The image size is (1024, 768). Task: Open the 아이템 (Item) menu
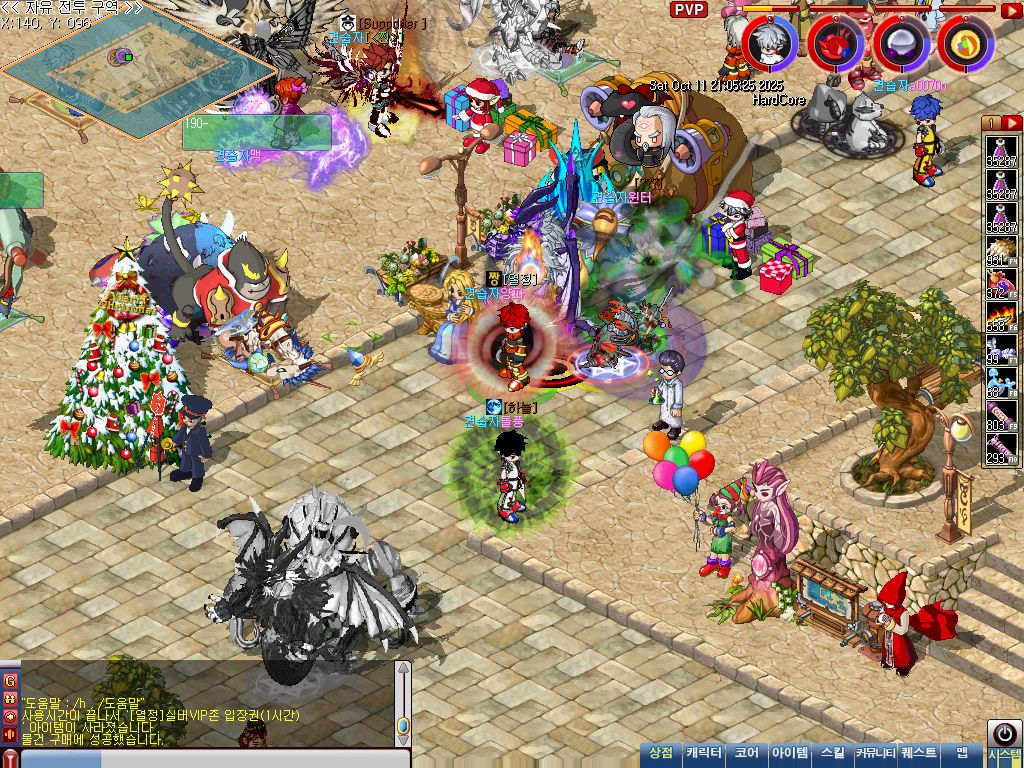(790, 754)
